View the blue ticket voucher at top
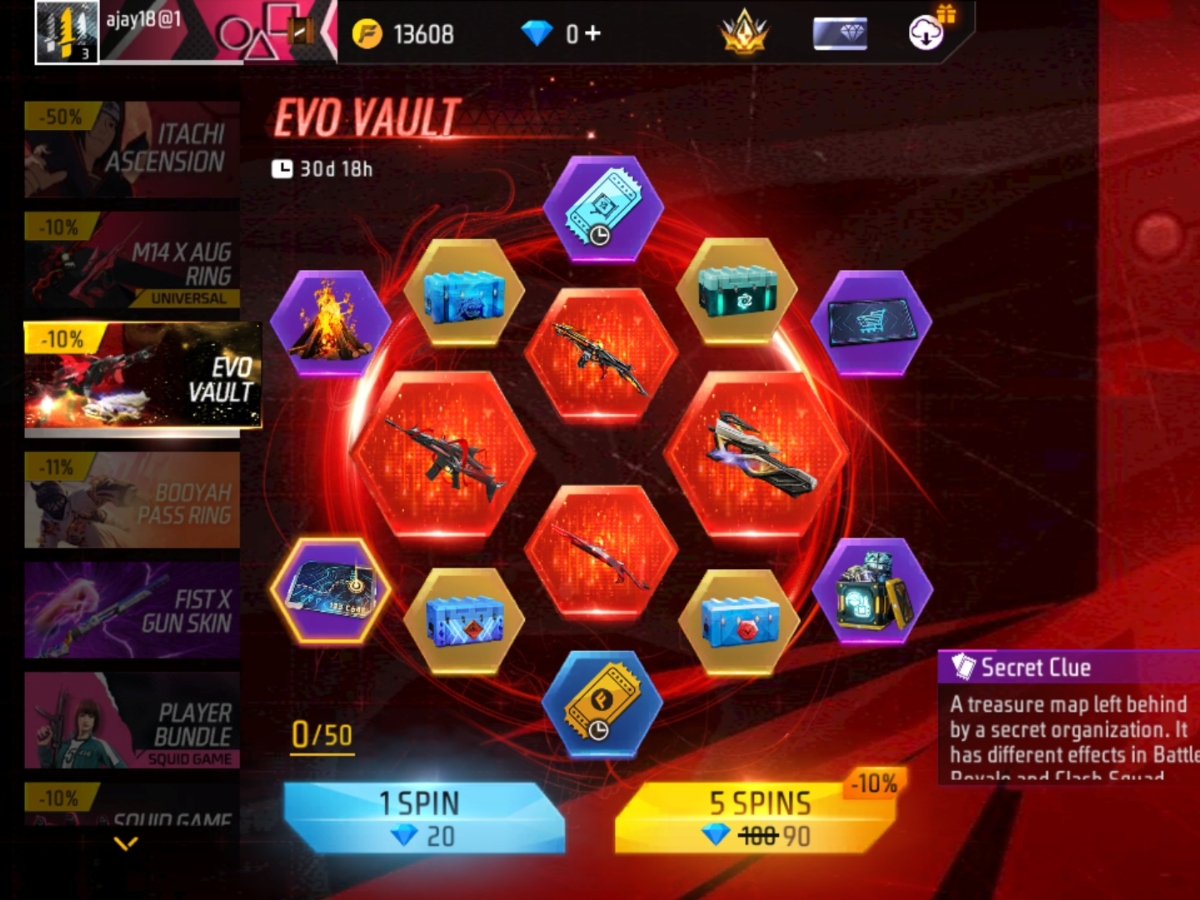This screenshot has width=1200, height=900. tap(602, 210)
